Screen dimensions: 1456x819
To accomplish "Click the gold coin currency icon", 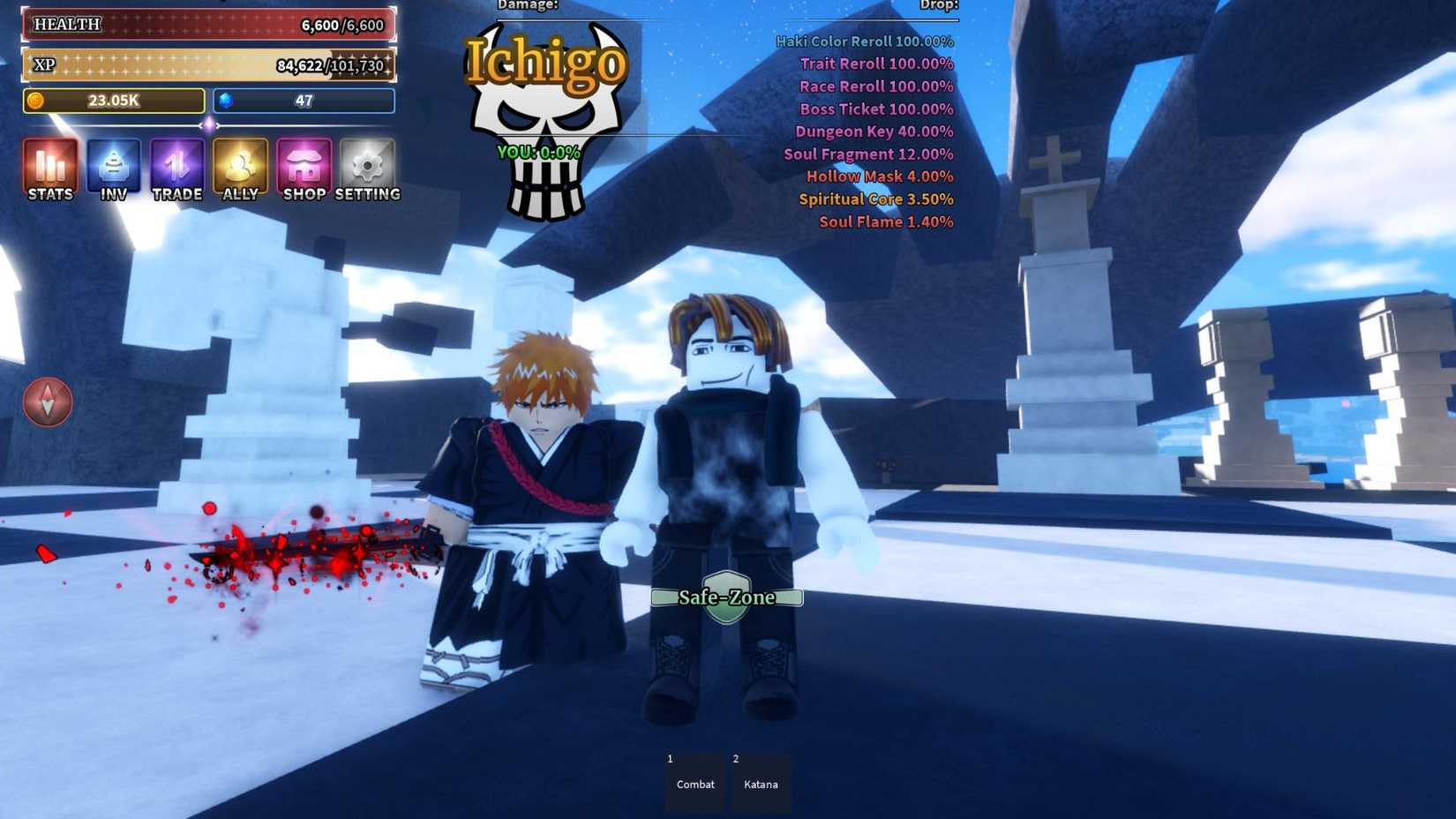I will tap(37, 101).
